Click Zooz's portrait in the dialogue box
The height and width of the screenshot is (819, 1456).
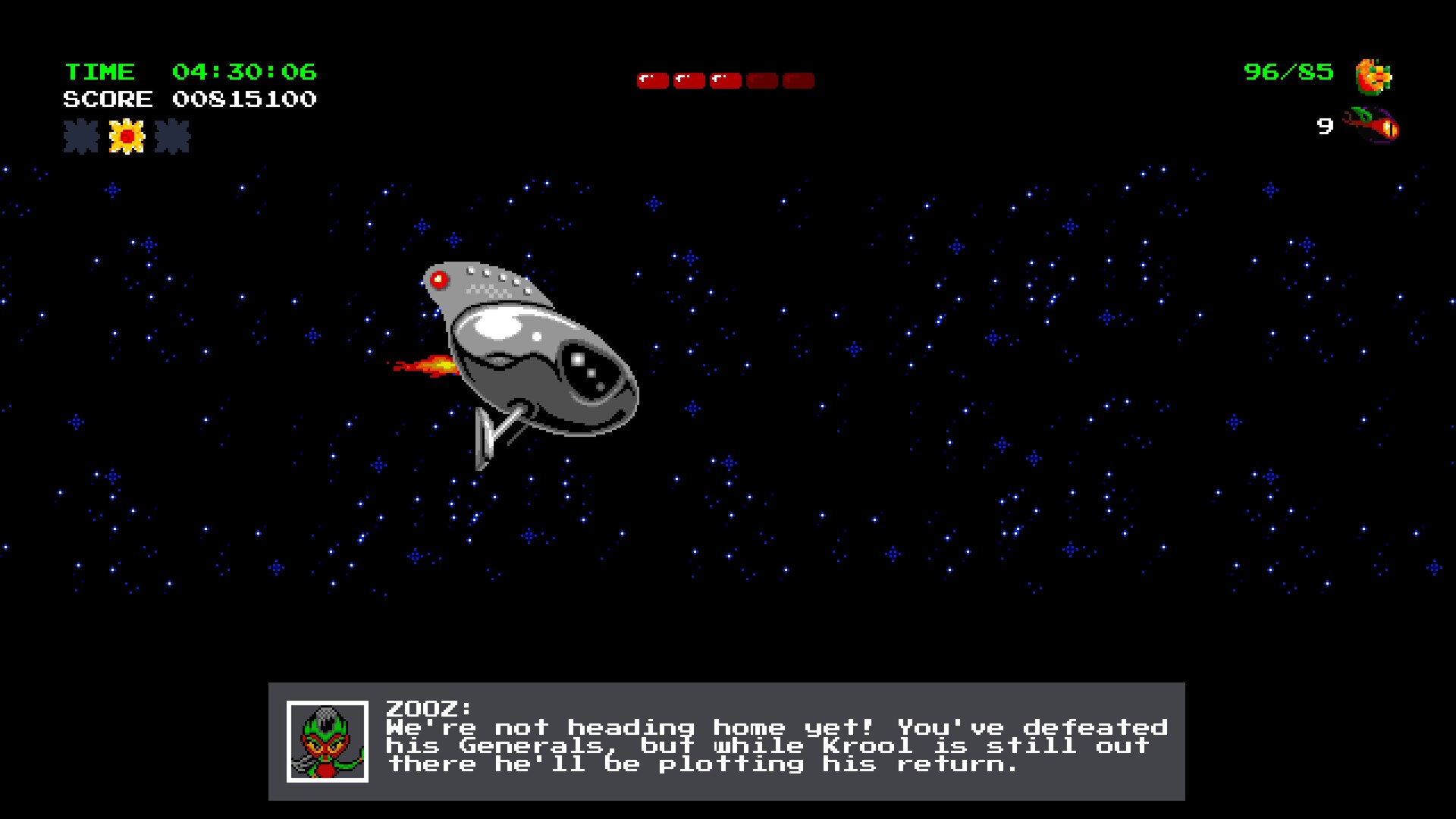[328, 741]
